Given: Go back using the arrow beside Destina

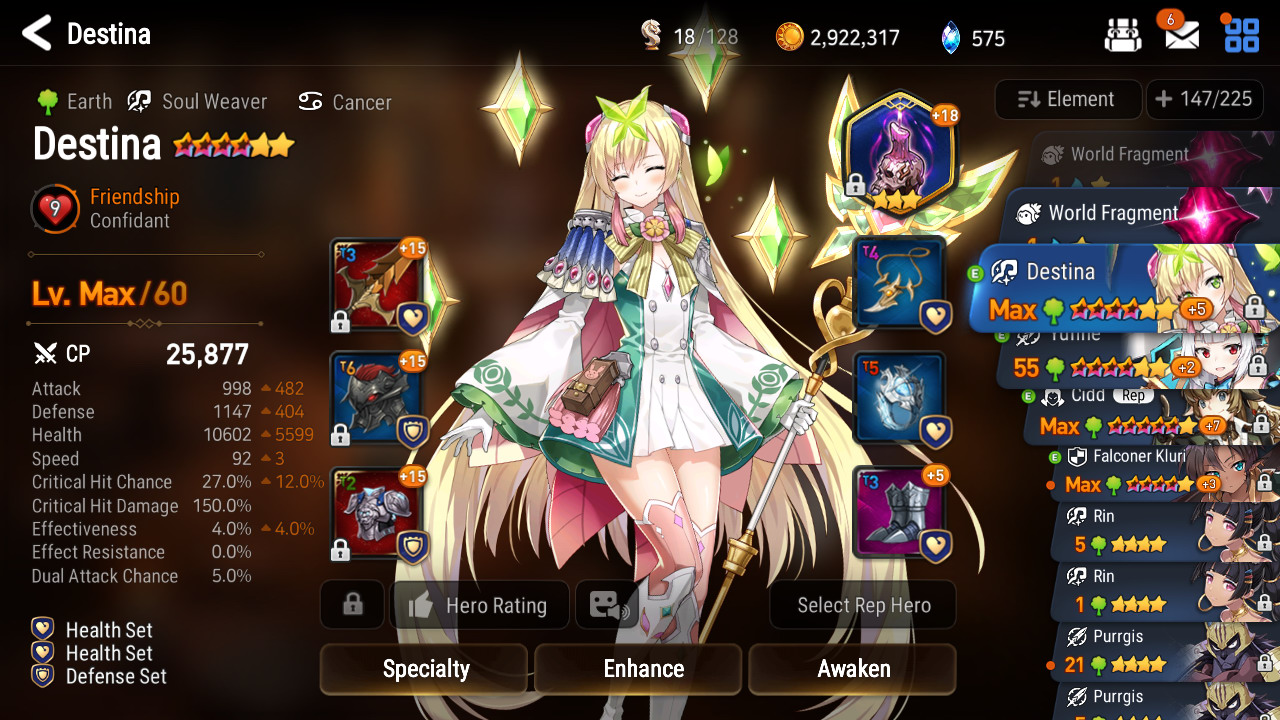Looking at the screenshot, I should (37, 34).
